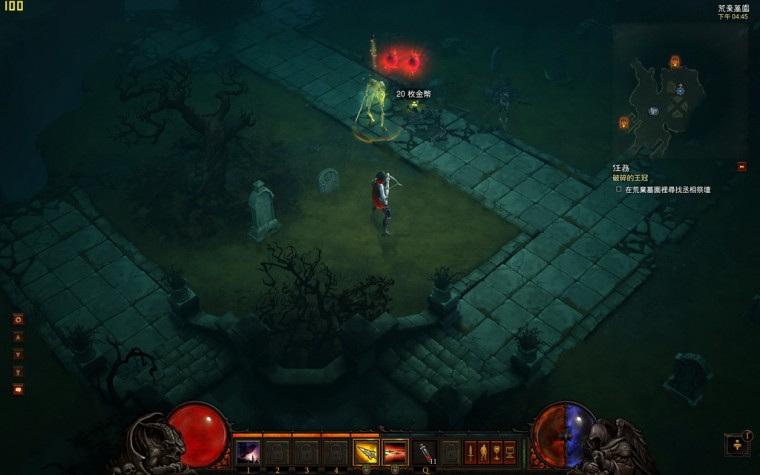The width and height of the screenshot is (760, 475).
Task: Click the 20 枚金幣 gold pickup label
Action: (414, 94)
